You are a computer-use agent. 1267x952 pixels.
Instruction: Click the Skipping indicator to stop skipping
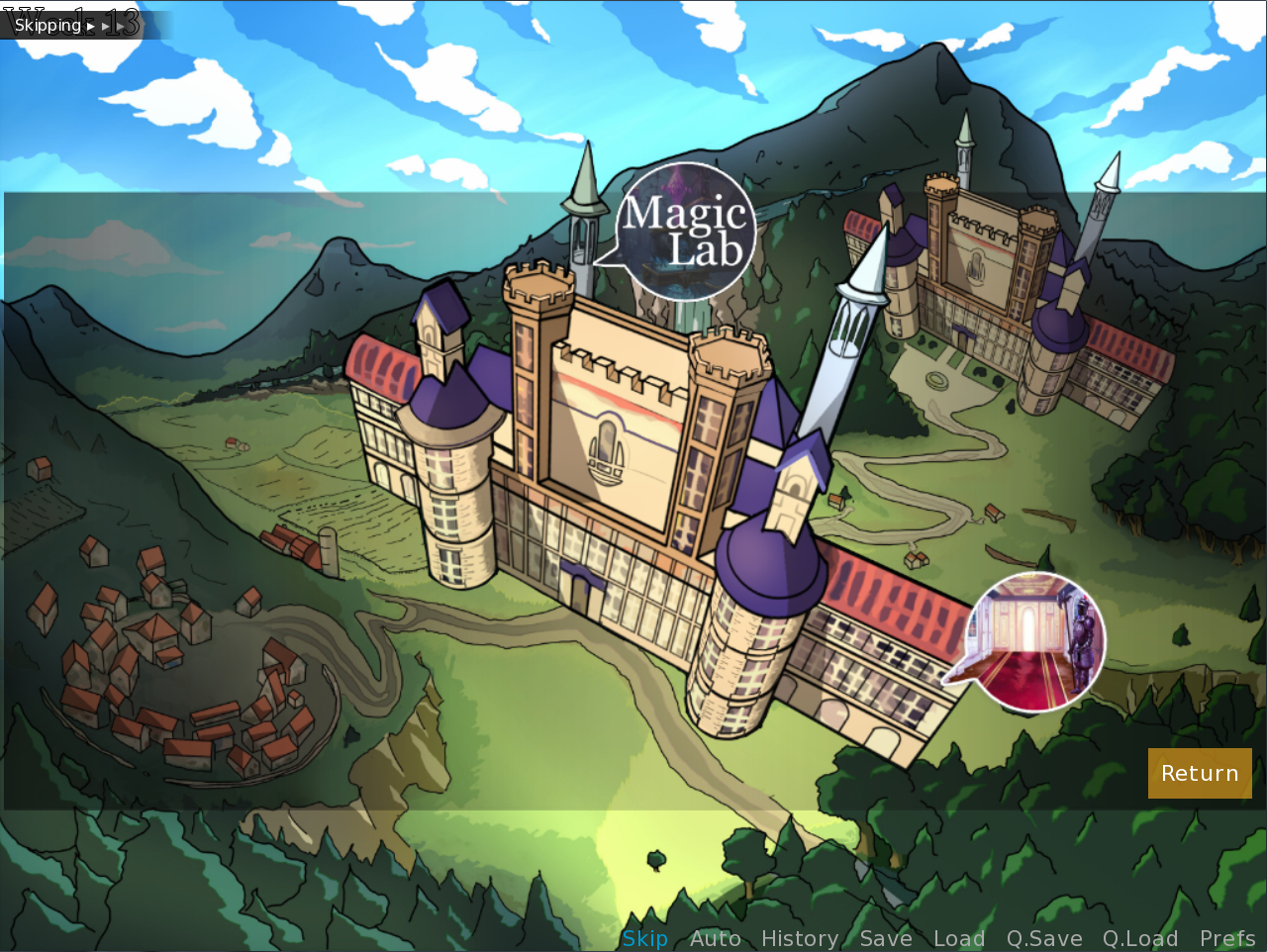(x=49, y=24)
